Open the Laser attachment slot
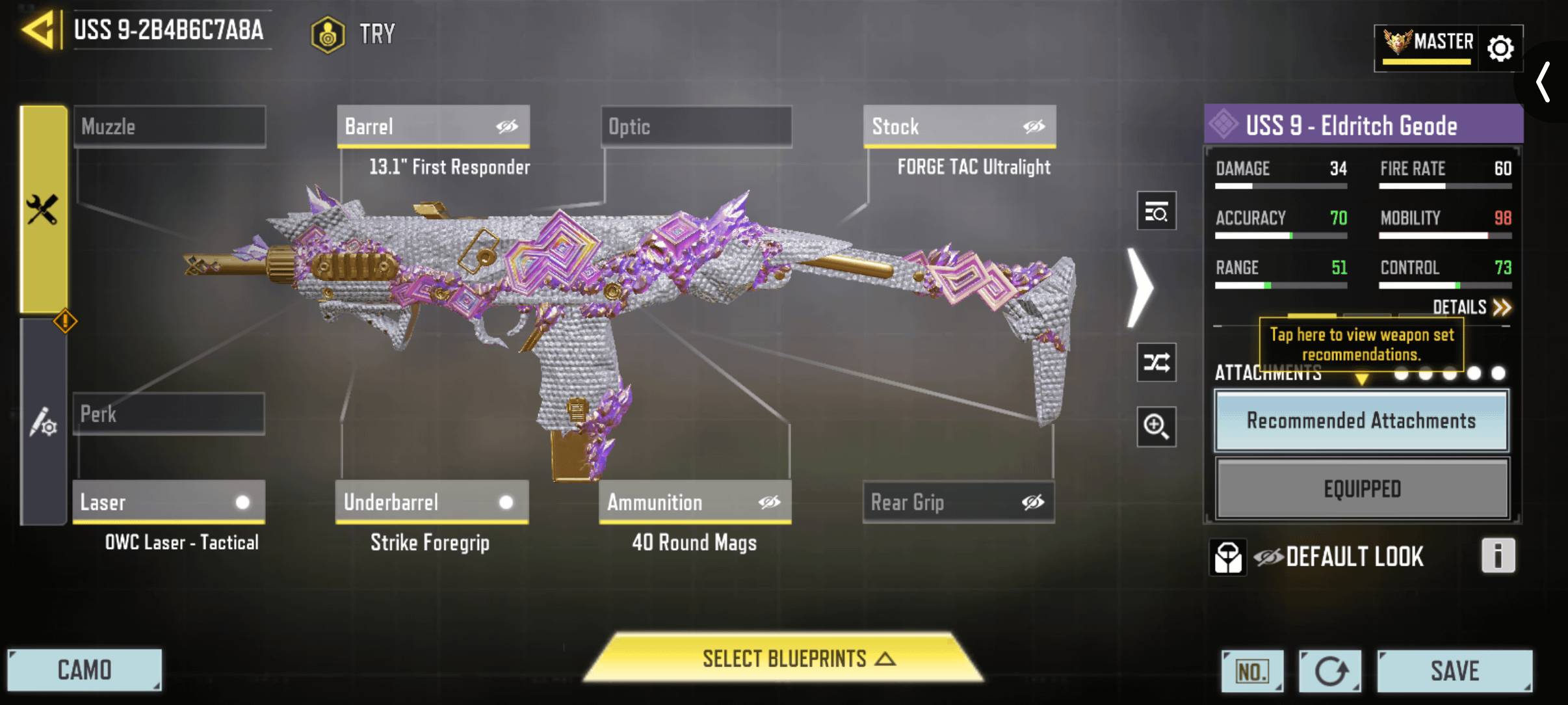Screen dimensions: 1568x705 [x=168, y=502]
